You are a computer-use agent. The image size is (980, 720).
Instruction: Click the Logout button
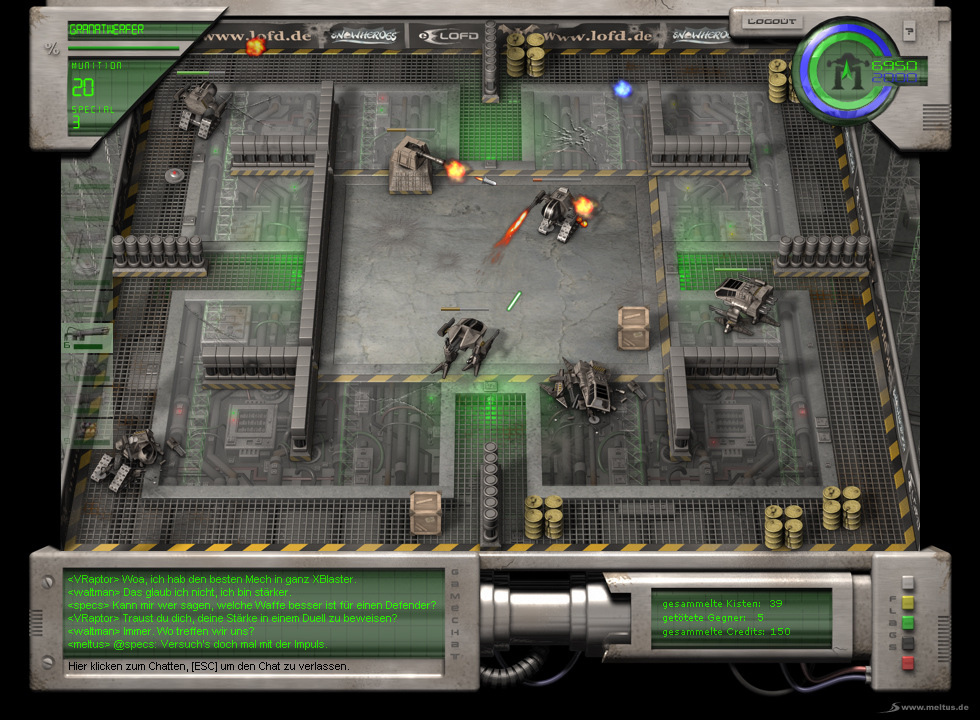coord(773,21)
